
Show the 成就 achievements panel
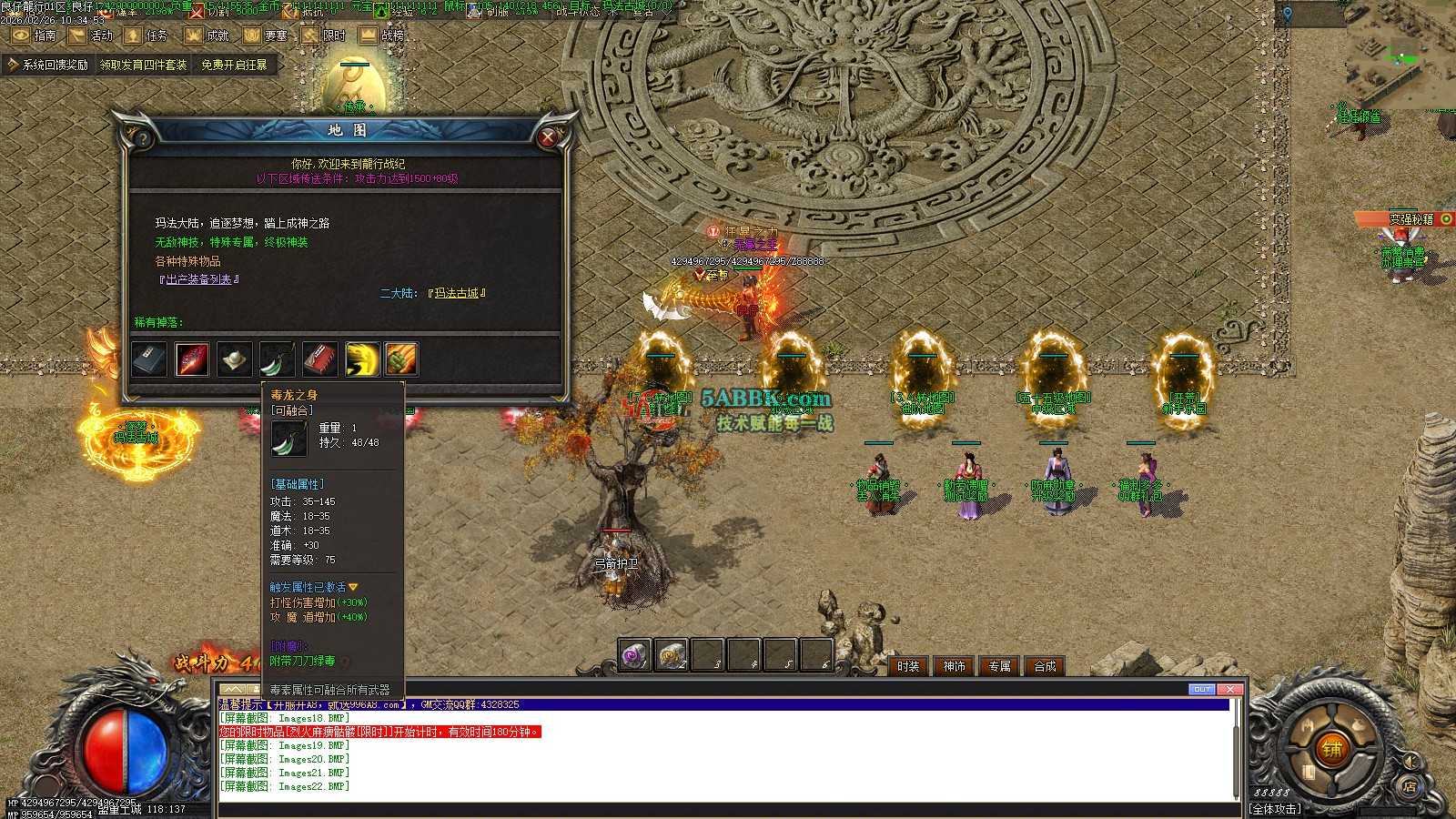coord(207,35)
